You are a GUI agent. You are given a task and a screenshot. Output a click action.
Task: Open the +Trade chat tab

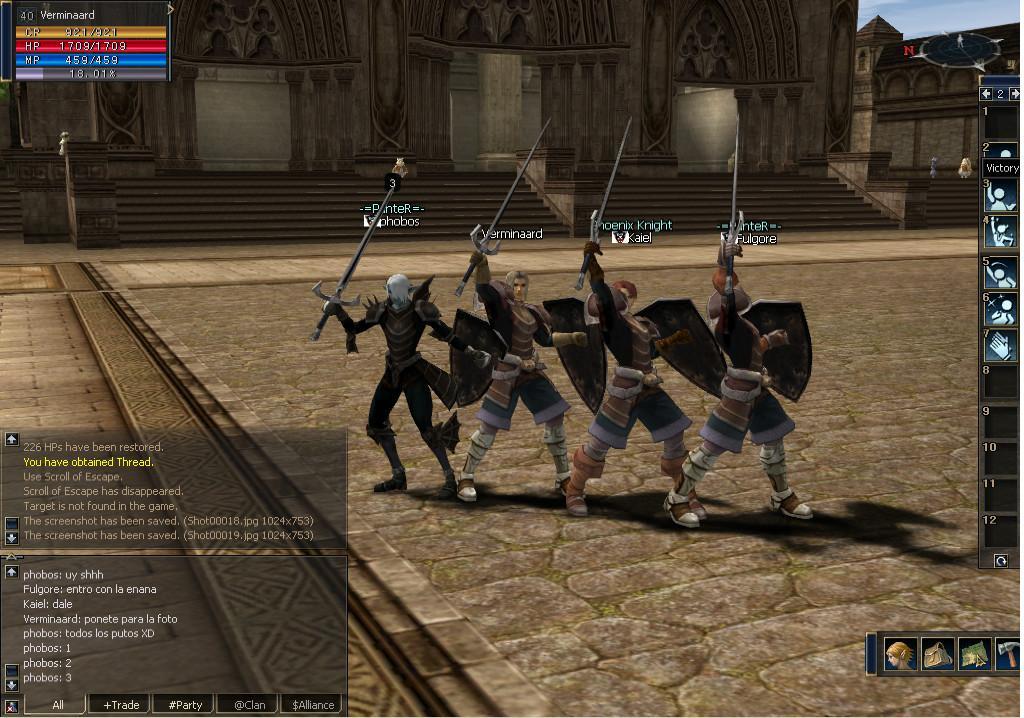pyautogui.click(x=121, y=704)
